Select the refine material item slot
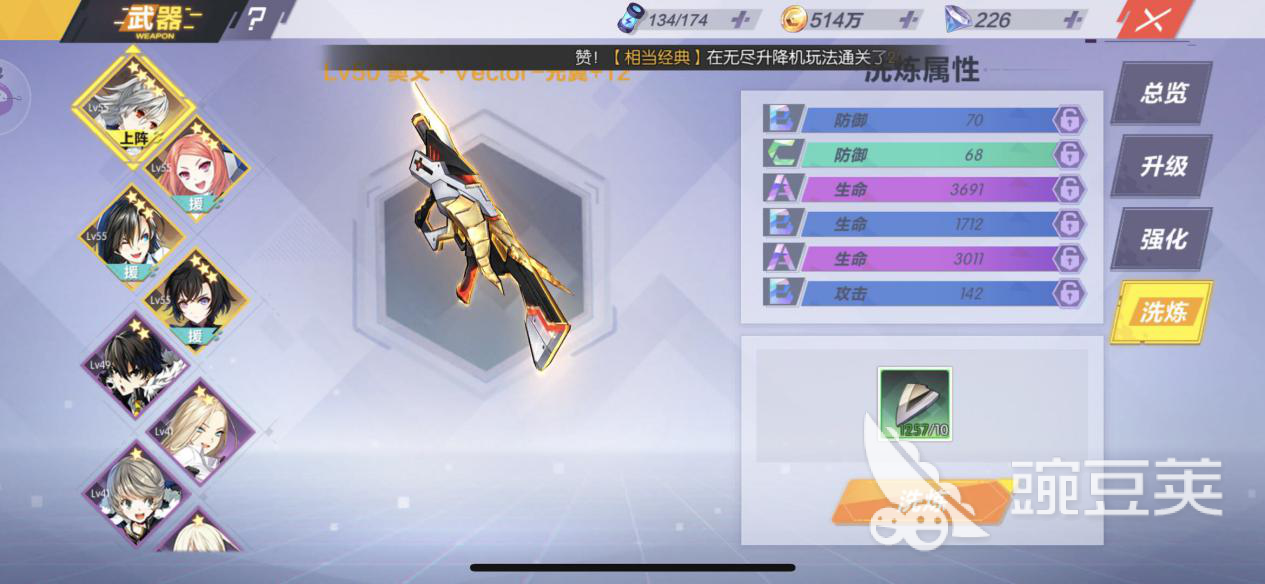Screen dimensions: 1265x584 pos(915,404)
